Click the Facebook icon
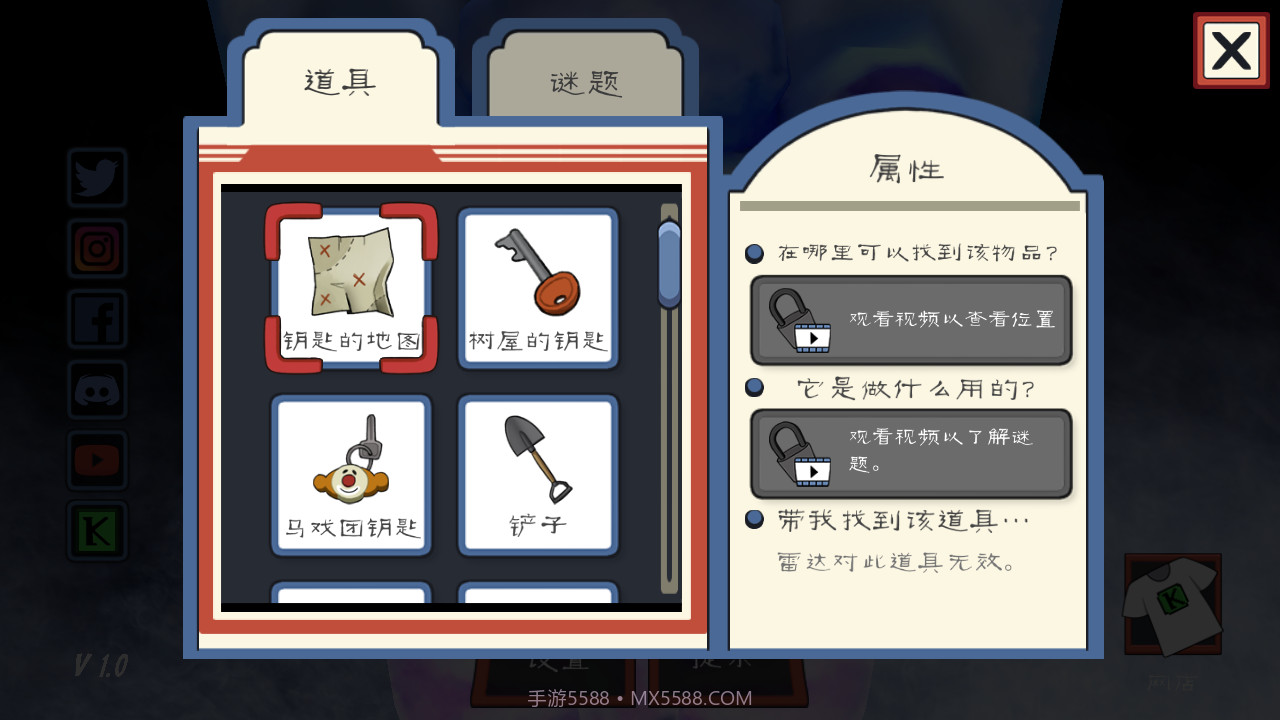 (96, 318)
